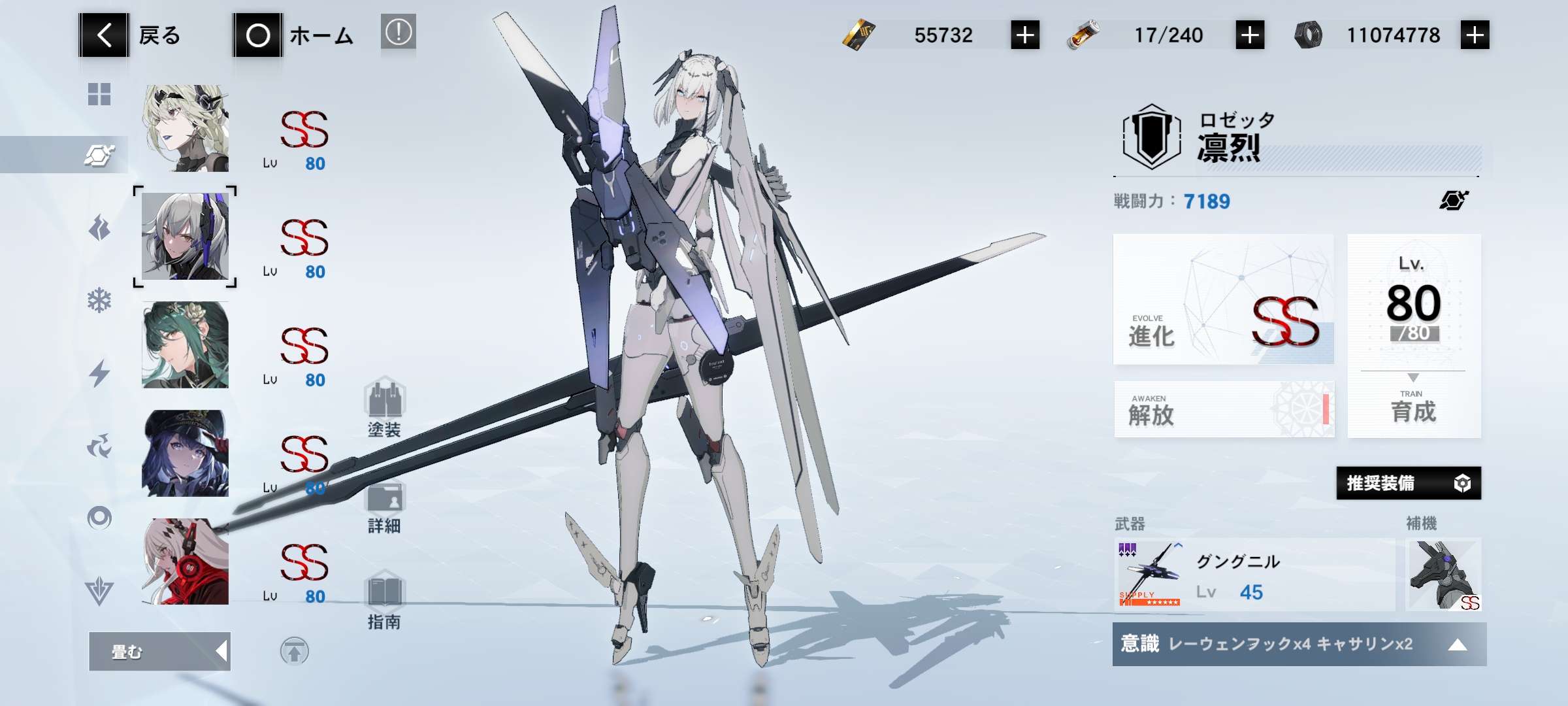
Task: Filter by lightning bolt element
Action: [x=99, y=373]
